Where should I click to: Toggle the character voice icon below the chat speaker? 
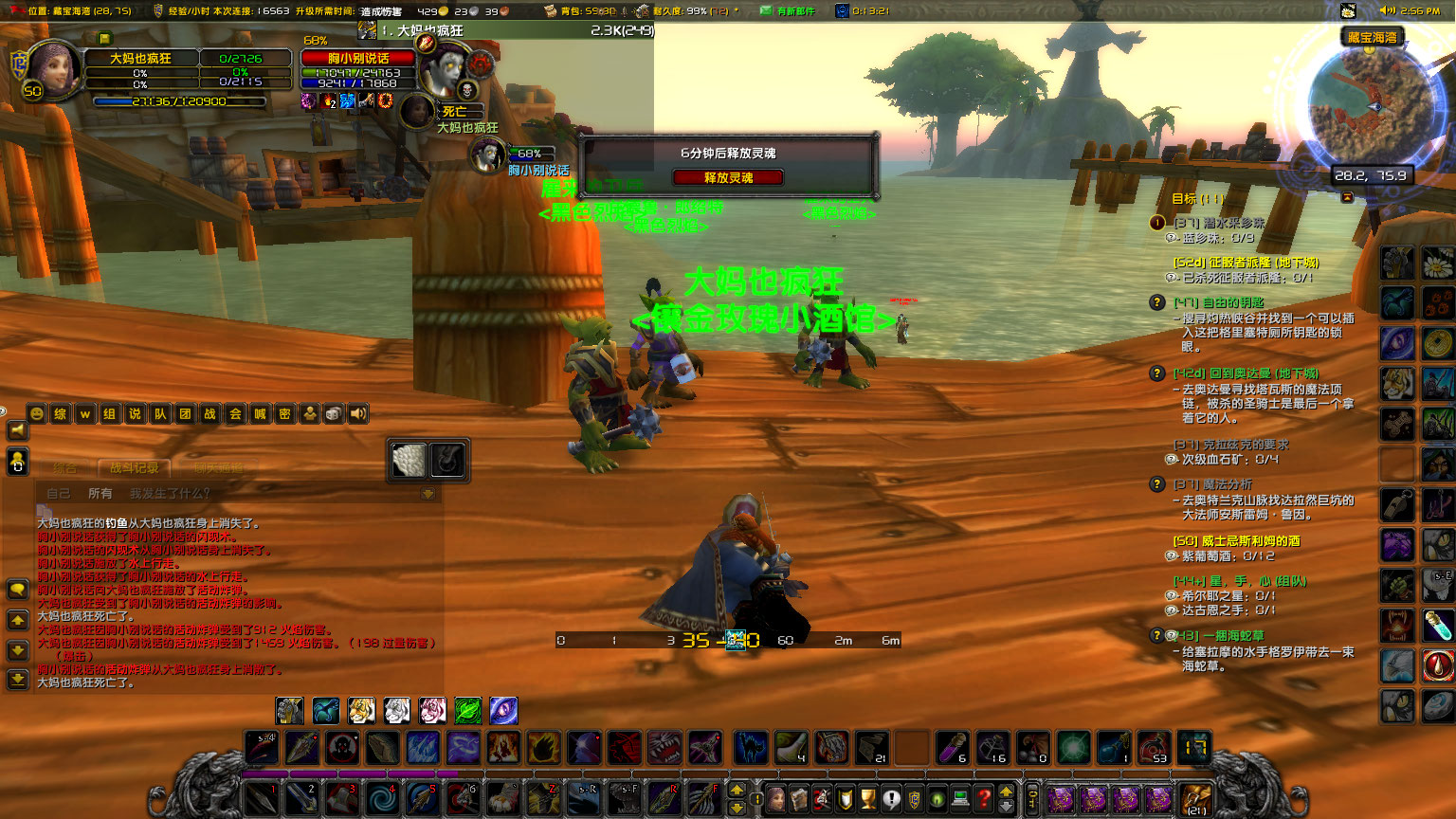[x=17, y=462]
